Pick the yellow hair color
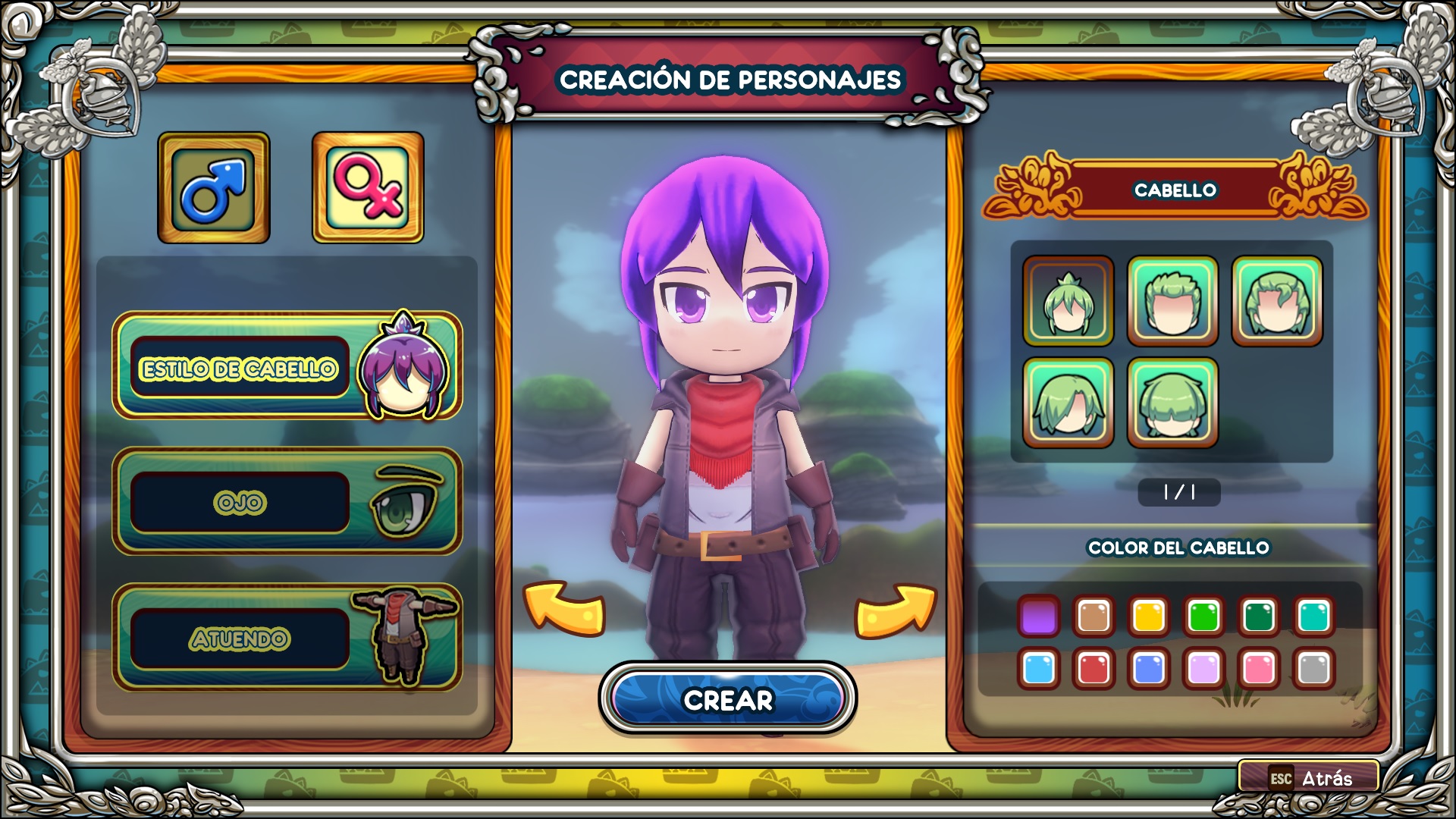This screenshot has width=1456, height=819. [1149, 616]
